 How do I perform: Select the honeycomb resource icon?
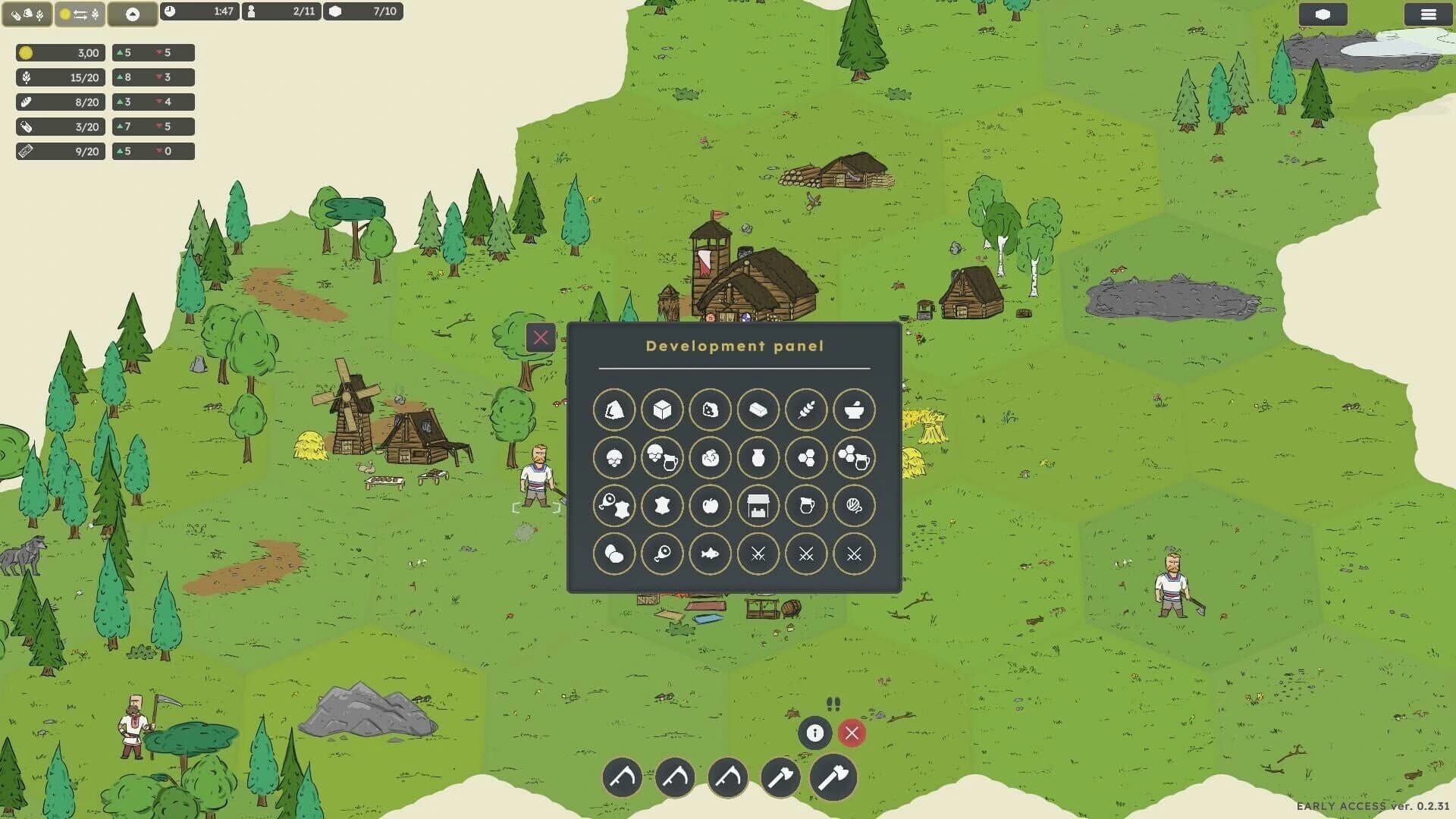click(806, 458)
